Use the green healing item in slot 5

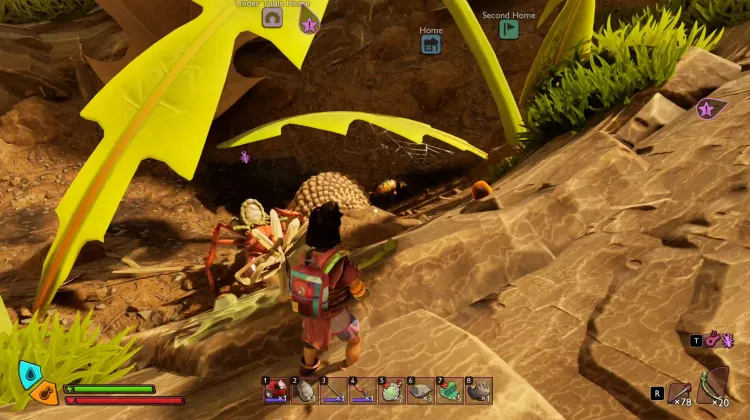tap(391, 390)
